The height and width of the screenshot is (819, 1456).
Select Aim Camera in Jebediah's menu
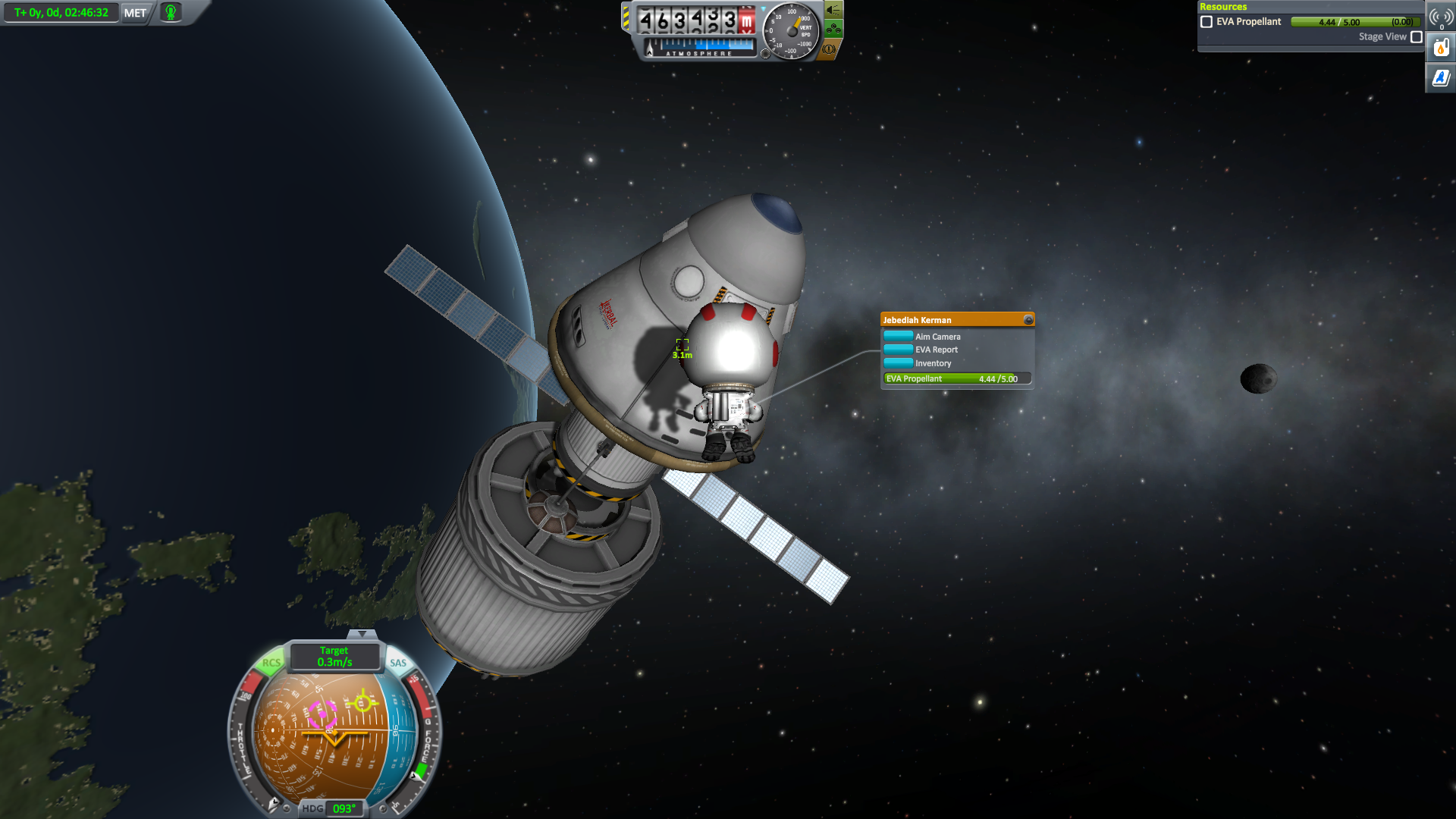click(x=937, y=337)
